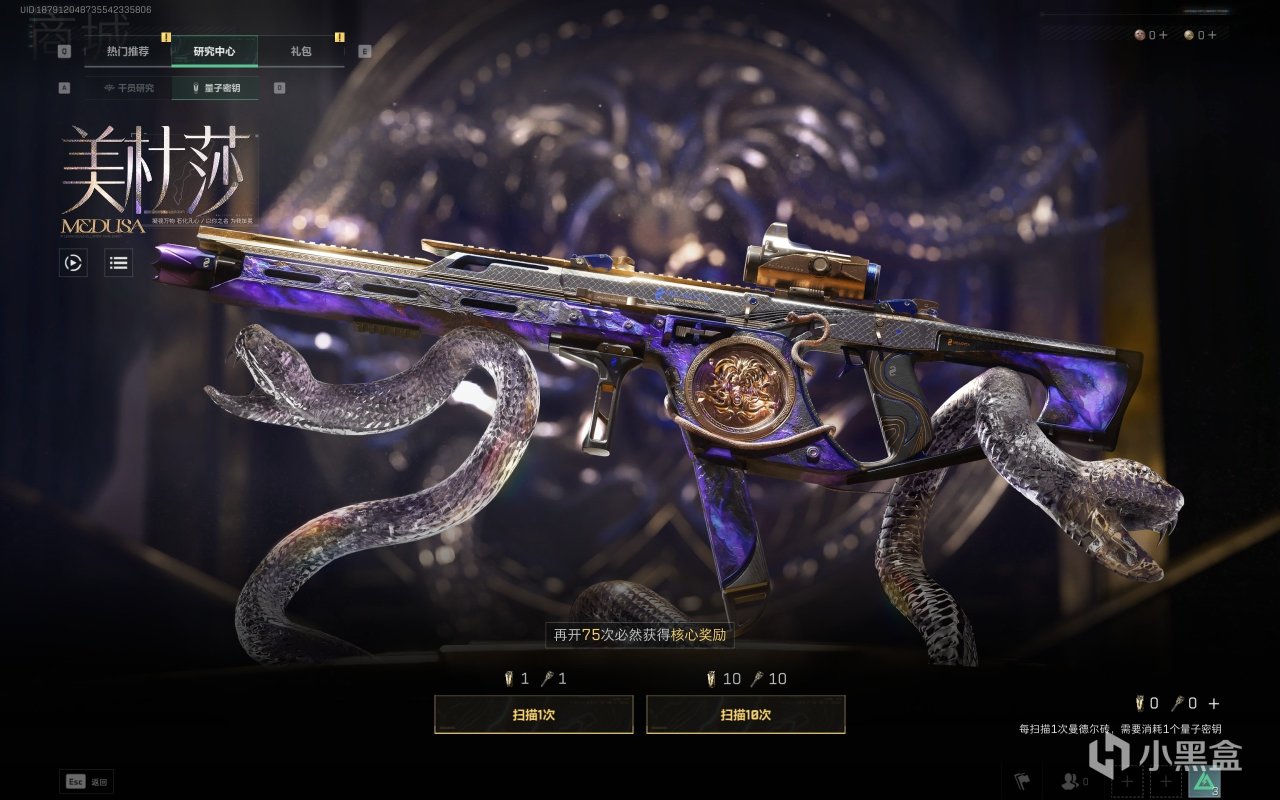Add more quantum keys with plus
The height and width of the screenshot is (800, 1280).
point(1214,704)
